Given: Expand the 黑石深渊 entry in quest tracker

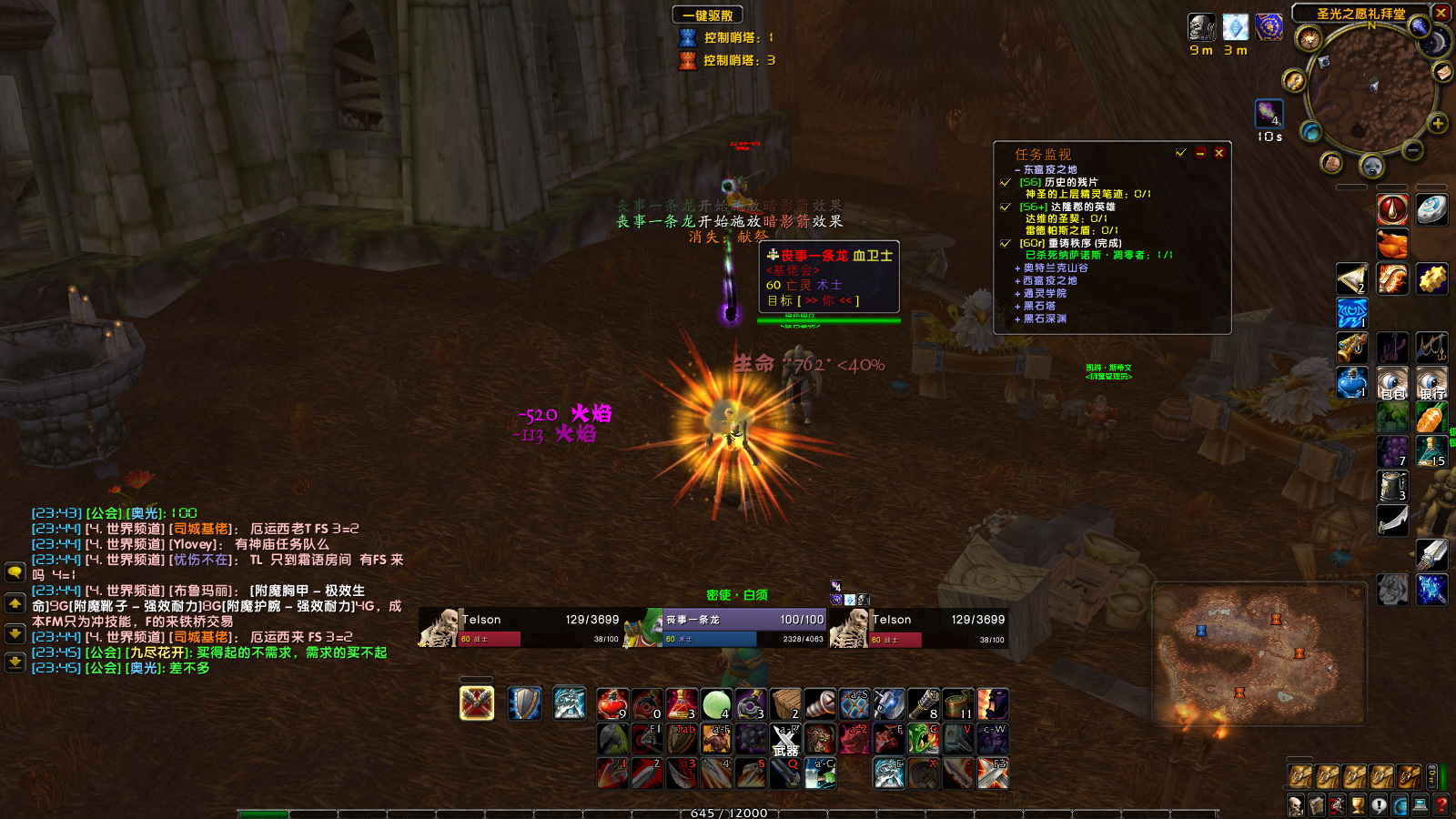Looking at the screenshot, I should pos(1017,318).
